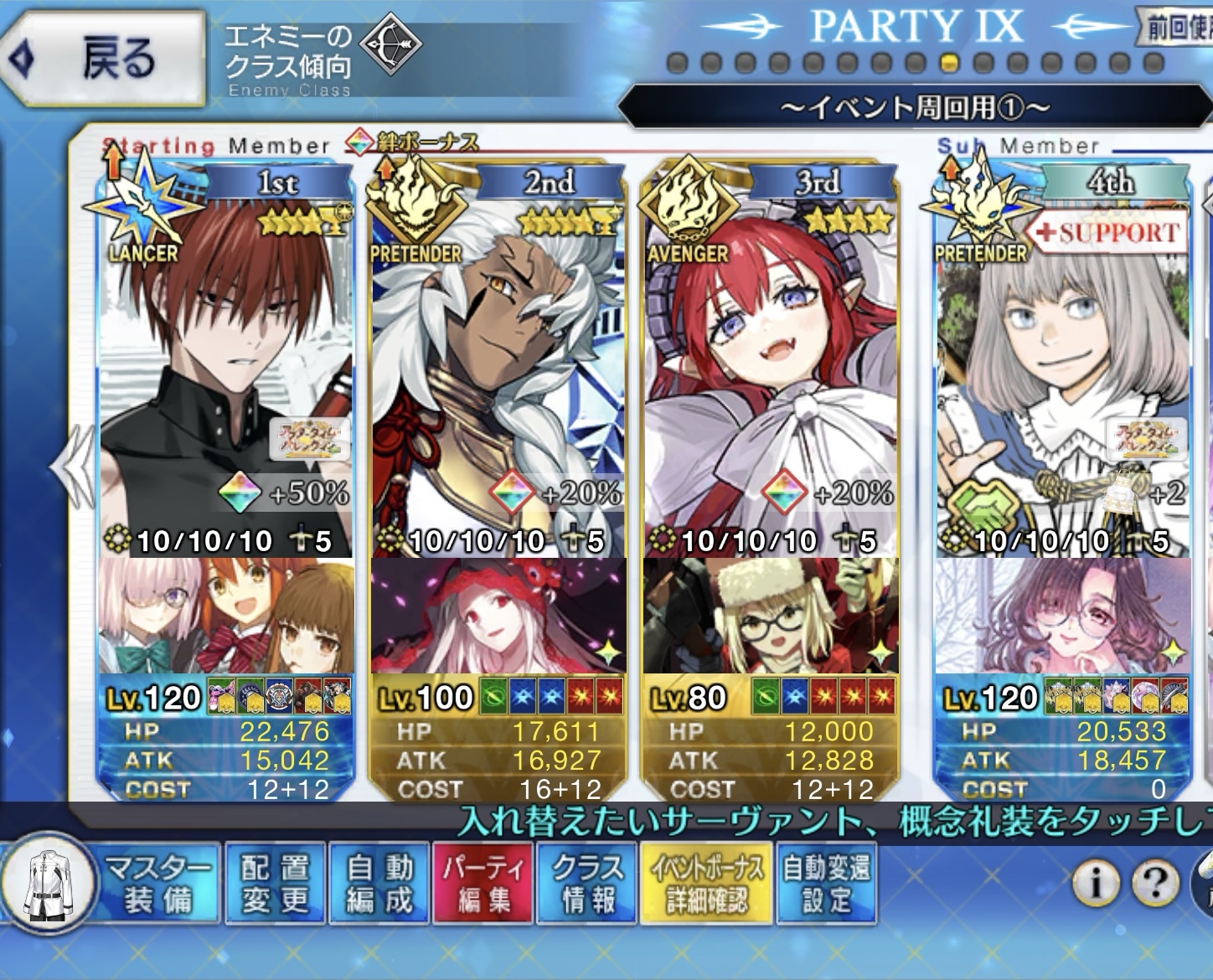Change the glasses girl in fur hat craft essence
Screen dimensions: 1213x980
pyautogui.click(x=771, y=616)
